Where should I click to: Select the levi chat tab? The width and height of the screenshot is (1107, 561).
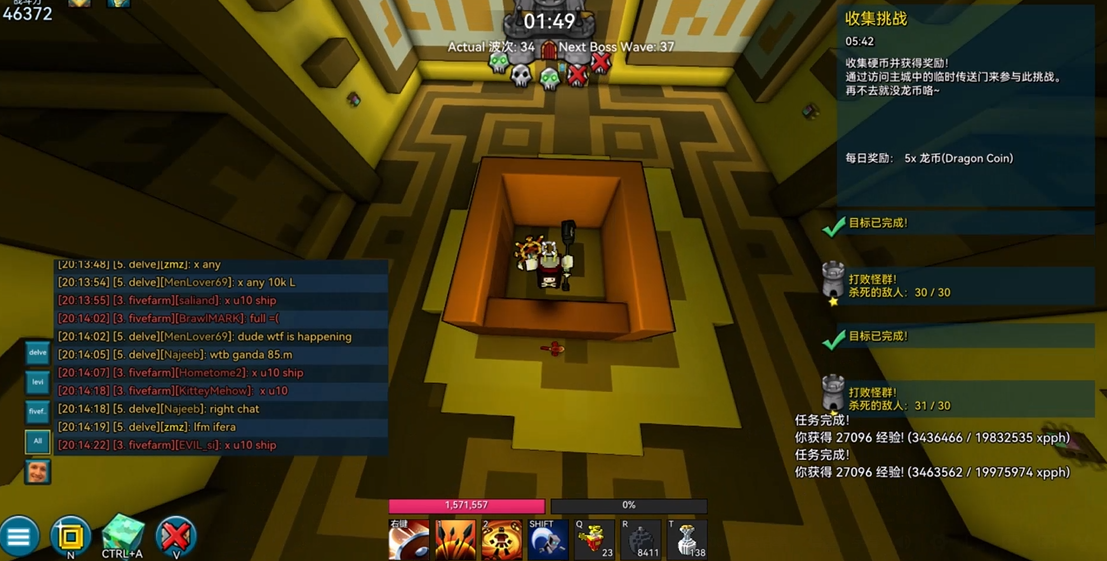(37, 382)
